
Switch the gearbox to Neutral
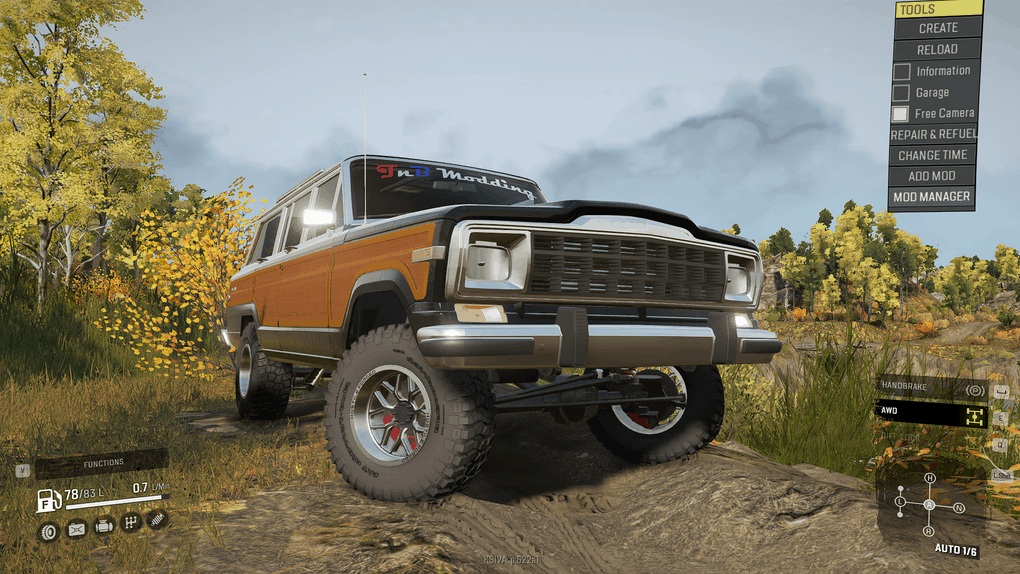coord(959,508)
